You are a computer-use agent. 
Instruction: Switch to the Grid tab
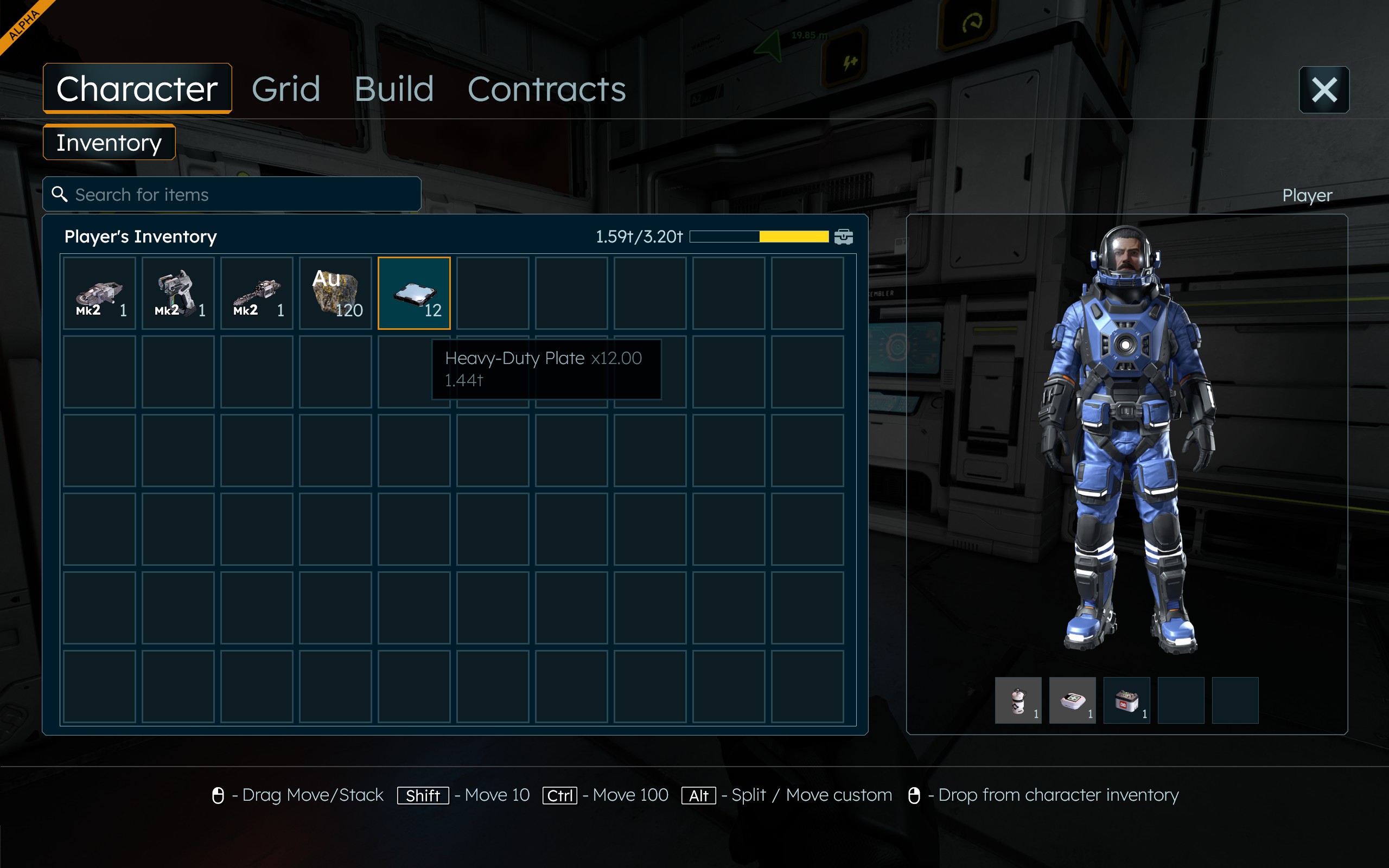point(286,89)
